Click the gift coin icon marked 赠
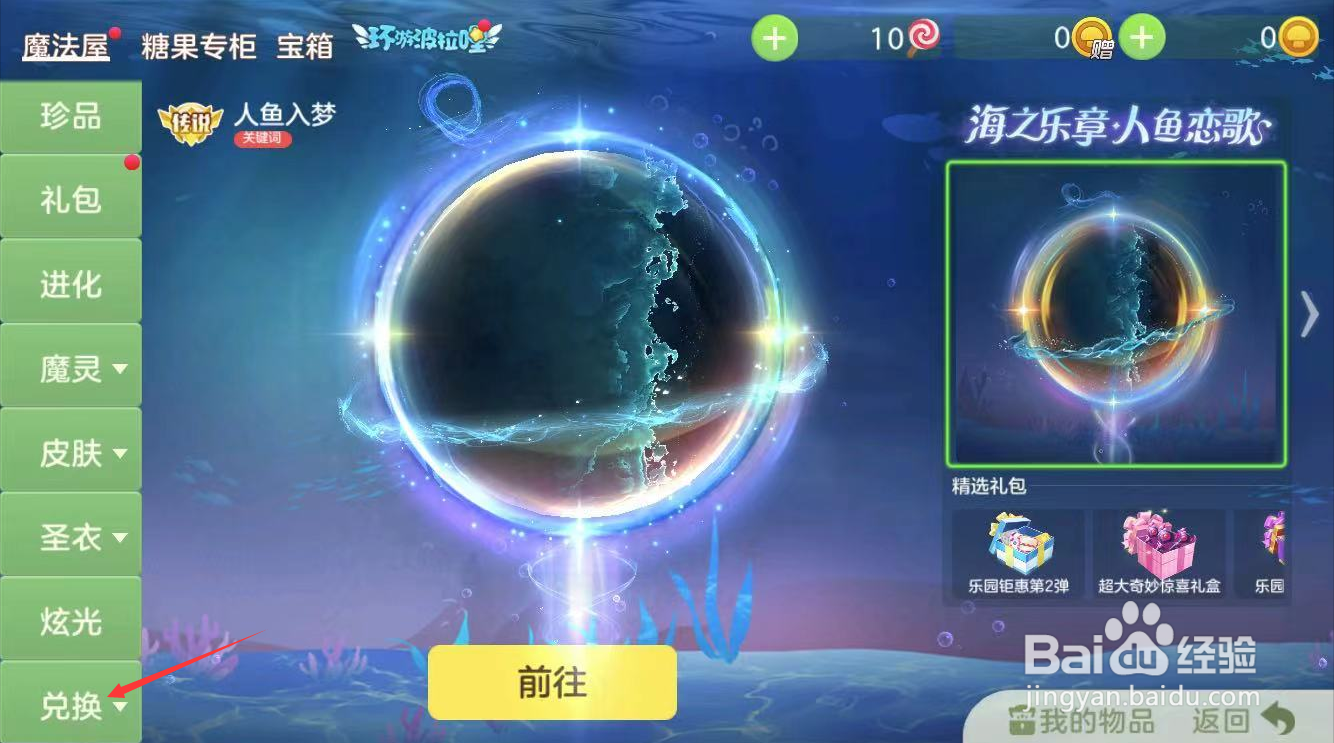This screenshot has width=1334, height=743. [1091, 38]
